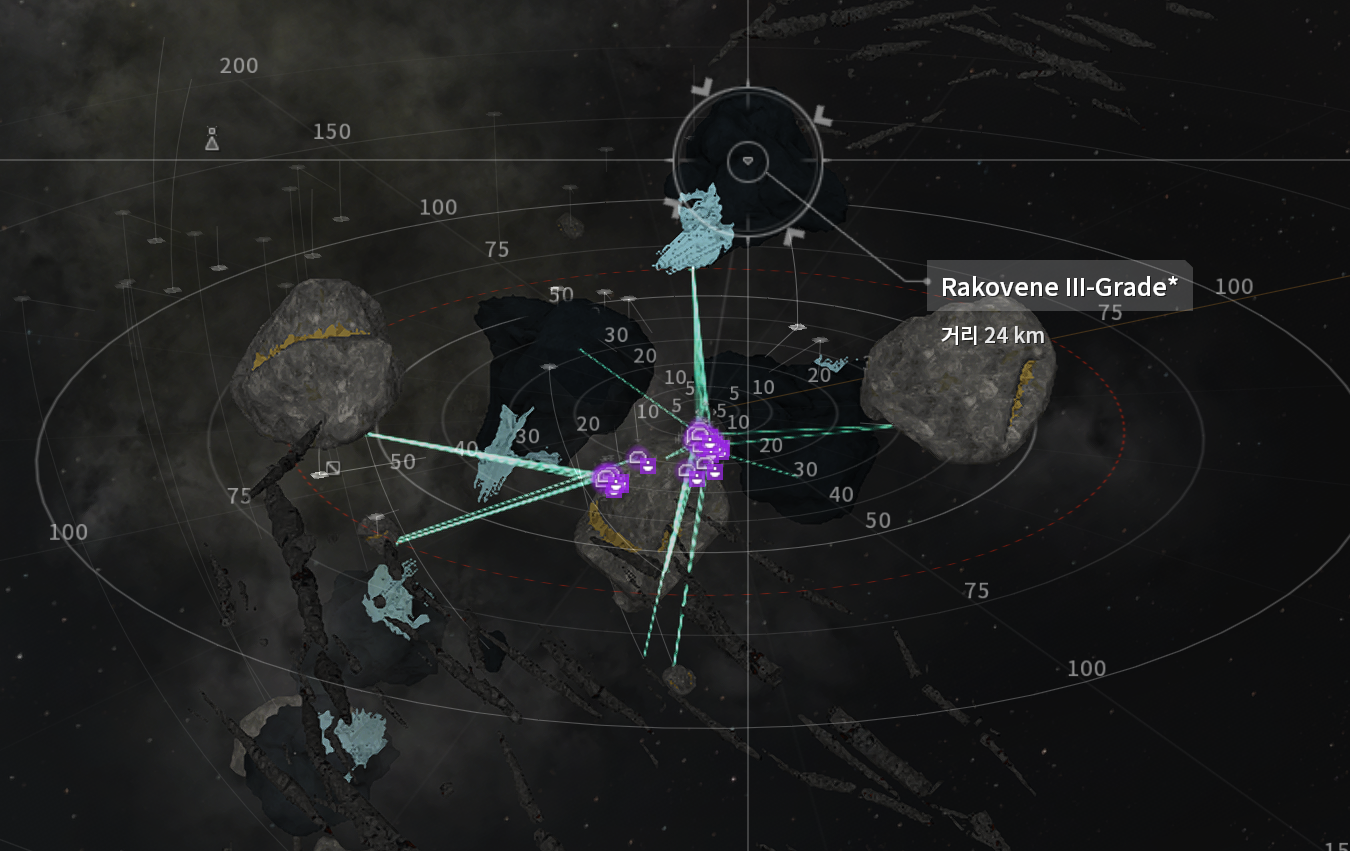Select the targeted Rakovene asteroid reticle

pyautogui.click(x=748, y=160)
